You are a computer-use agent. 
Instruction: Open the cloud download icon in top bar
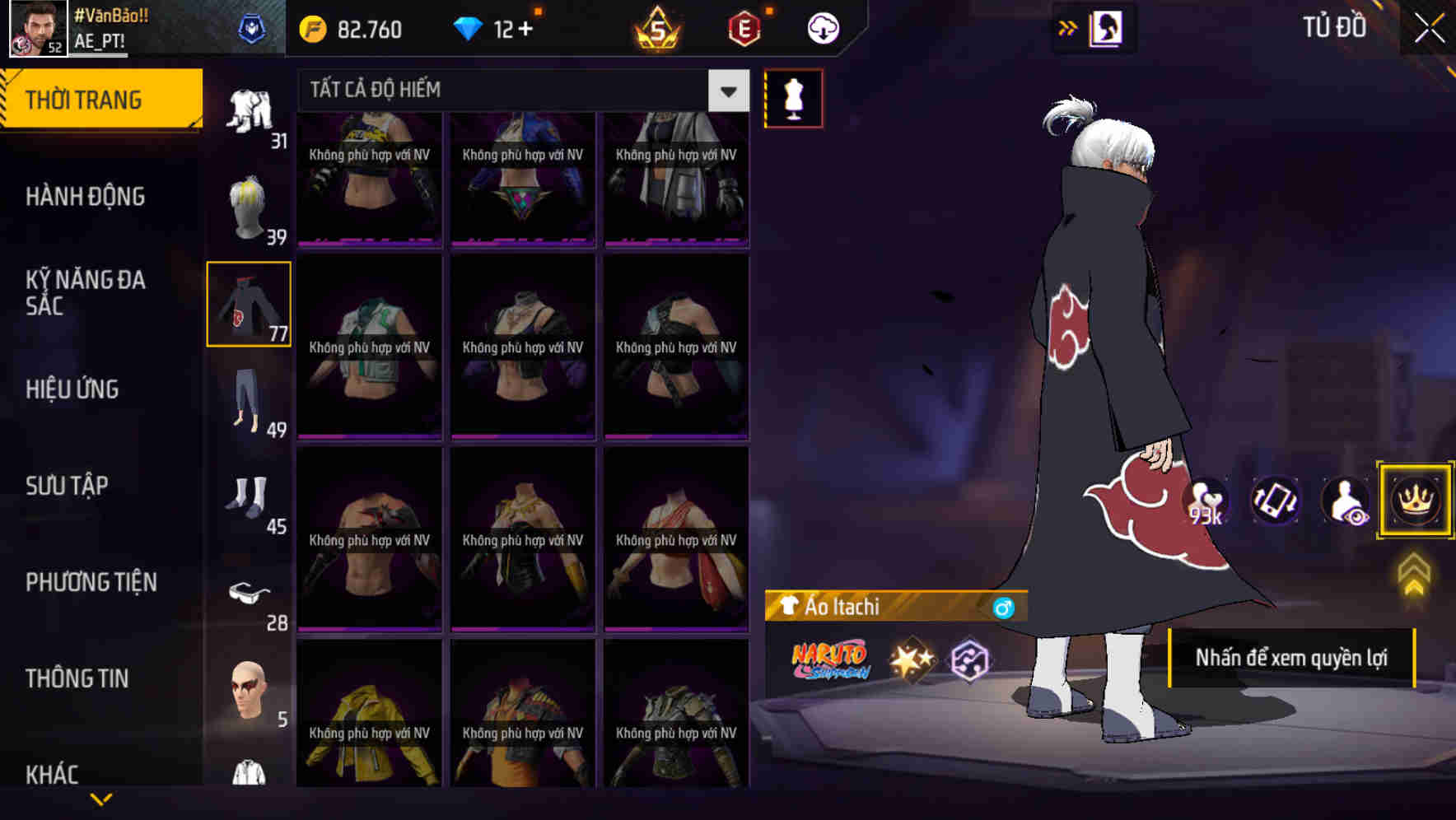click(822, 27)
